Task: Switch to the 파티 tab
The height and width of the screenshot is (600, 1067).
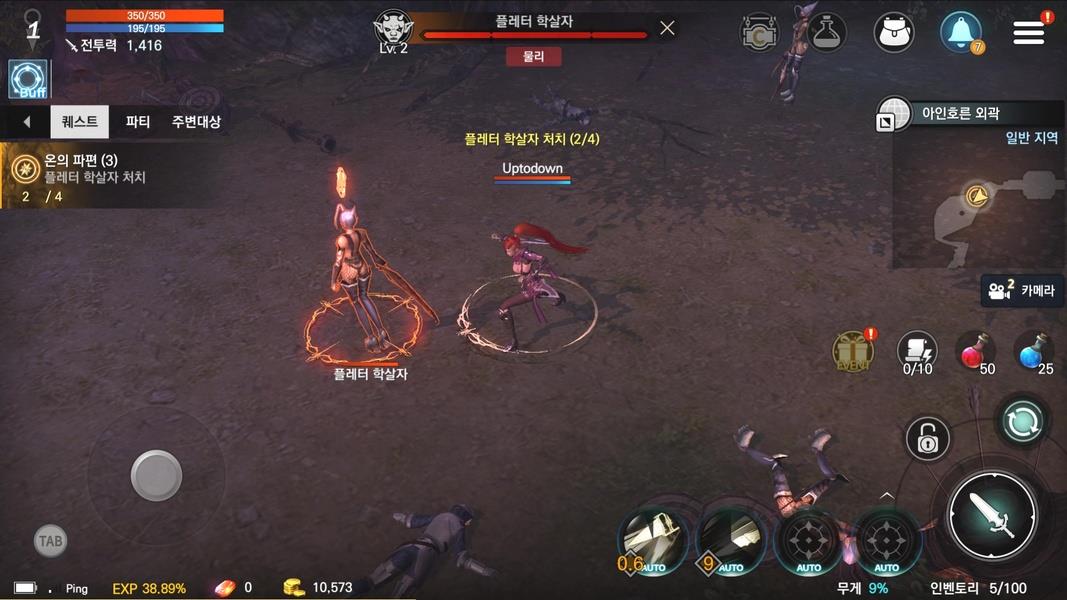Action: click(x=138, y=122)
